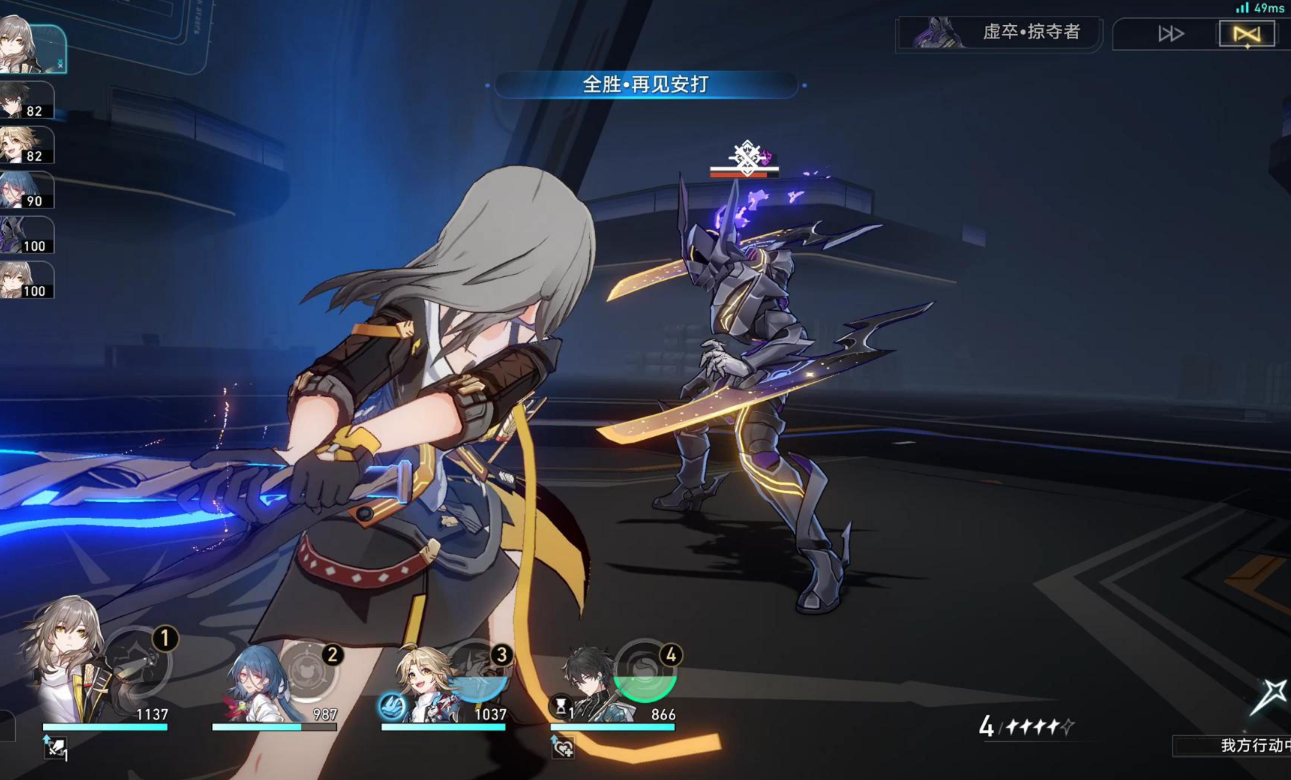The height and width of the screenshot is (780, 1291).
Task: Click the four-pointed star icon at screen edge
Action: pyautogui.click(x=1269, y=695)
